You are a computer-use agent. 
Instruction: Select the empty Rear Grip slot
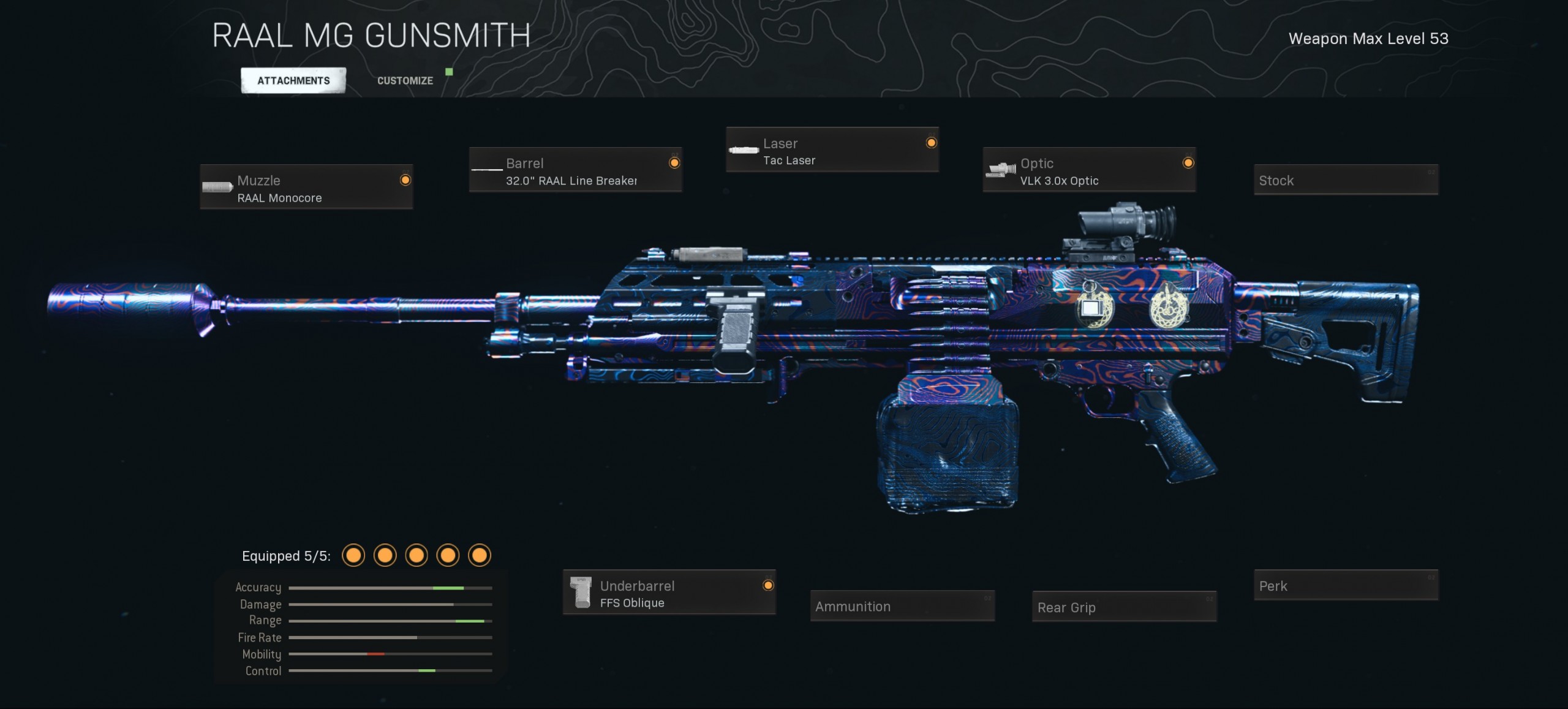coord(1124,607)
